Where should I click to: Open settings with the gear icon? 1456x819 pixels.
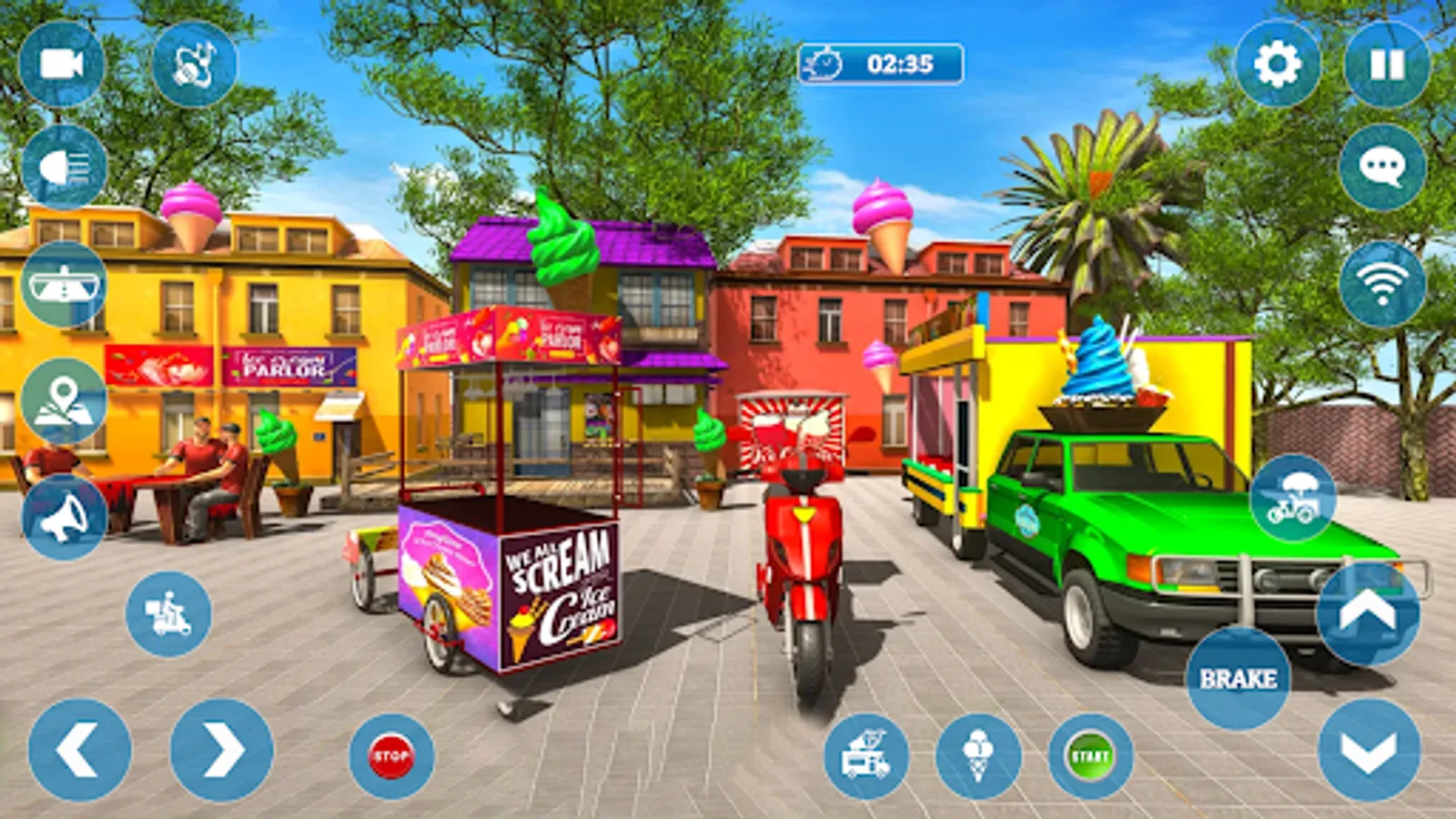point(1278,65)
